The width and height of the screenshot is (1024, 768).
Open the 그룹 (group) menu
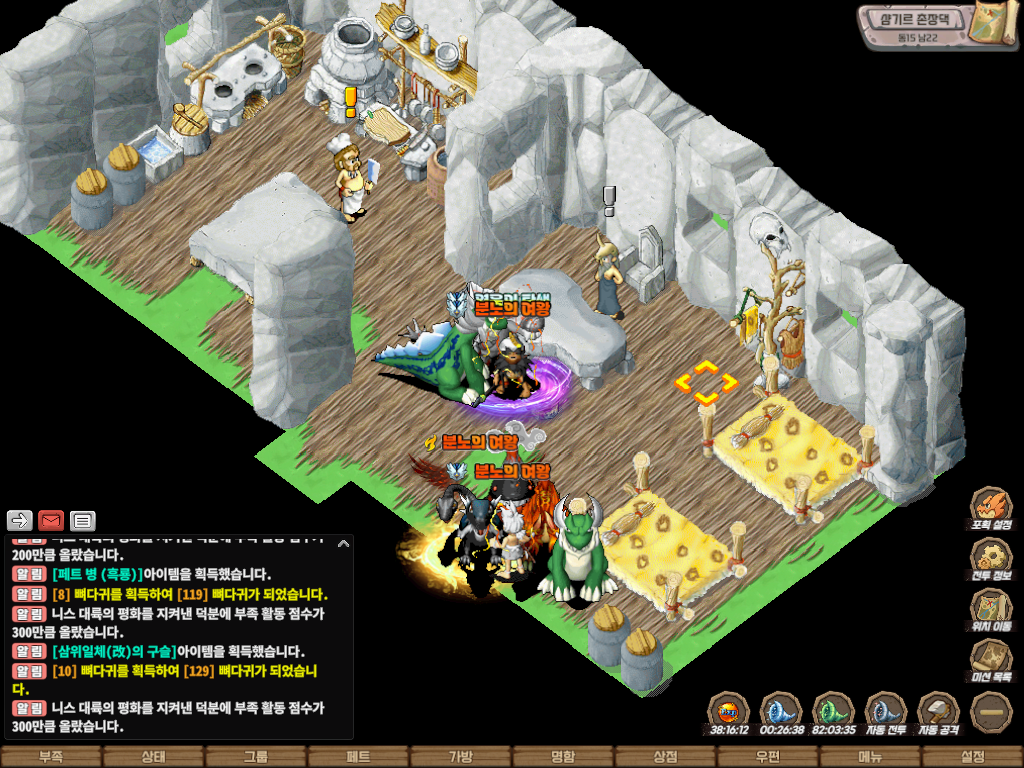[x=256, y=757]
